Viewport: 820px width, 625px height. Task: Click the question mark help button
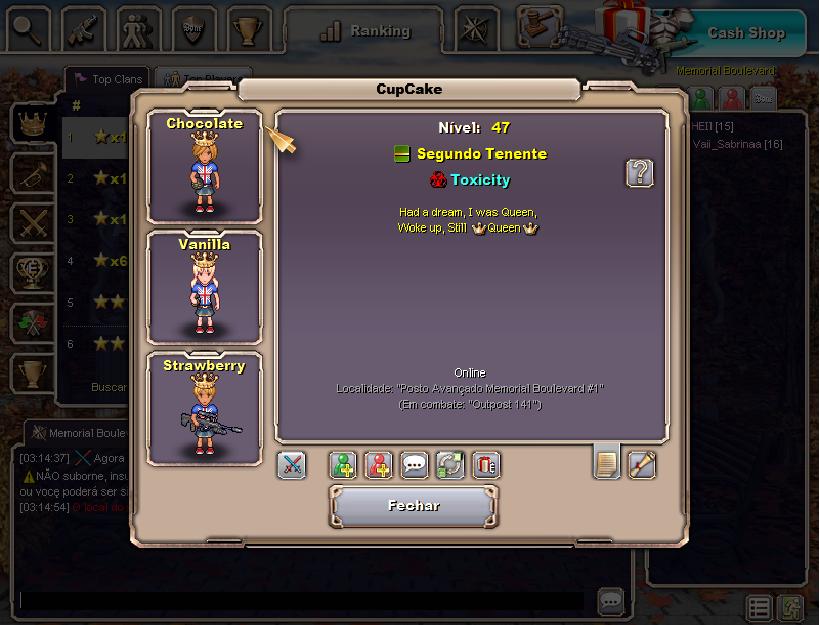click(640, 173)
